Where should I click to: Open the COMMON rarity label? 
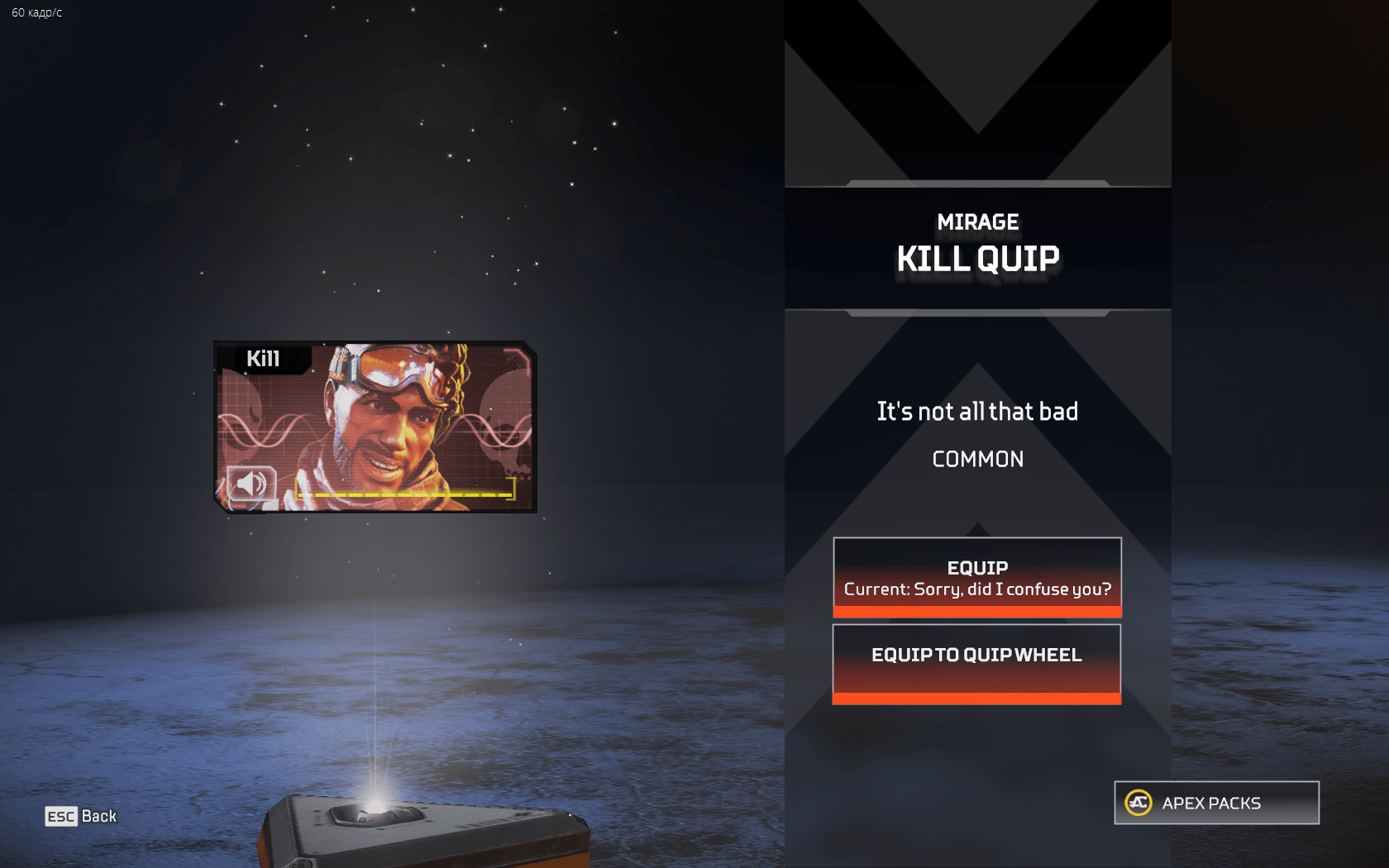978,460
